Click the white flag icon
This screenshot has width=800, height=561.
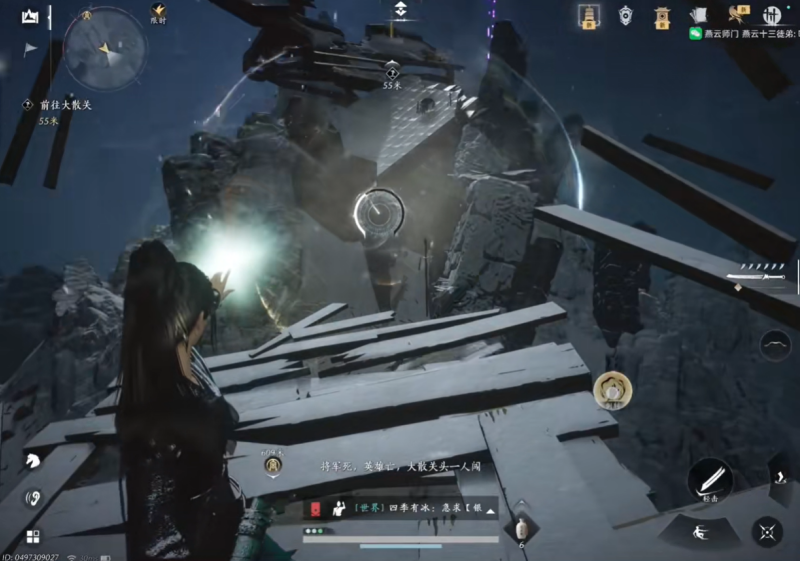[x=30, y=48]
